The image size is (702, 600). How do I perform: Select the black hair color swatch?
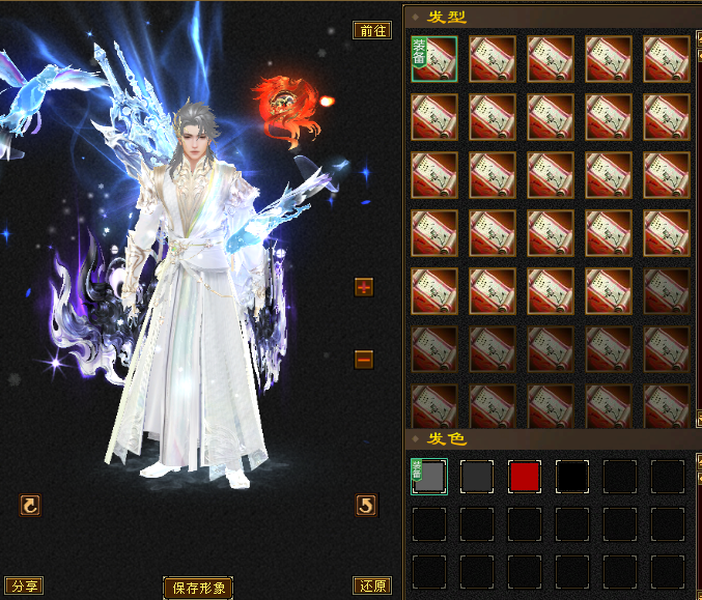pyautogui.click(x=573, y=477)
